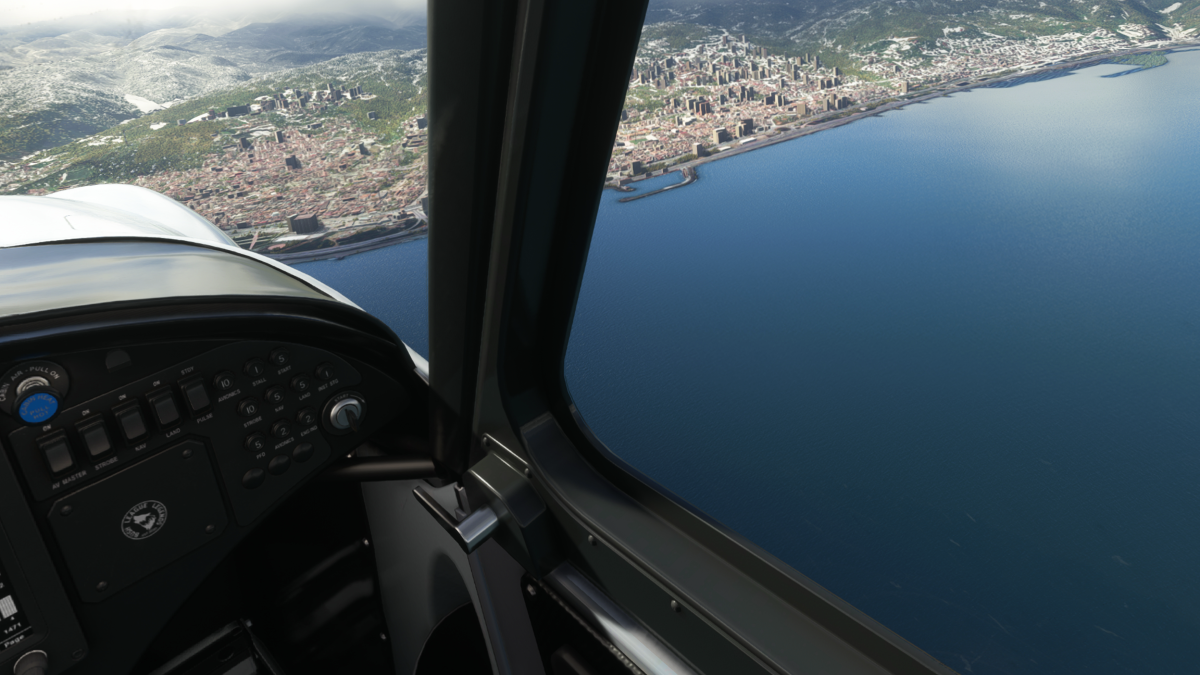The image size is (1200, 675).
Task: Click the STALL circuit breaker
Action: click(x=254, y=369)
